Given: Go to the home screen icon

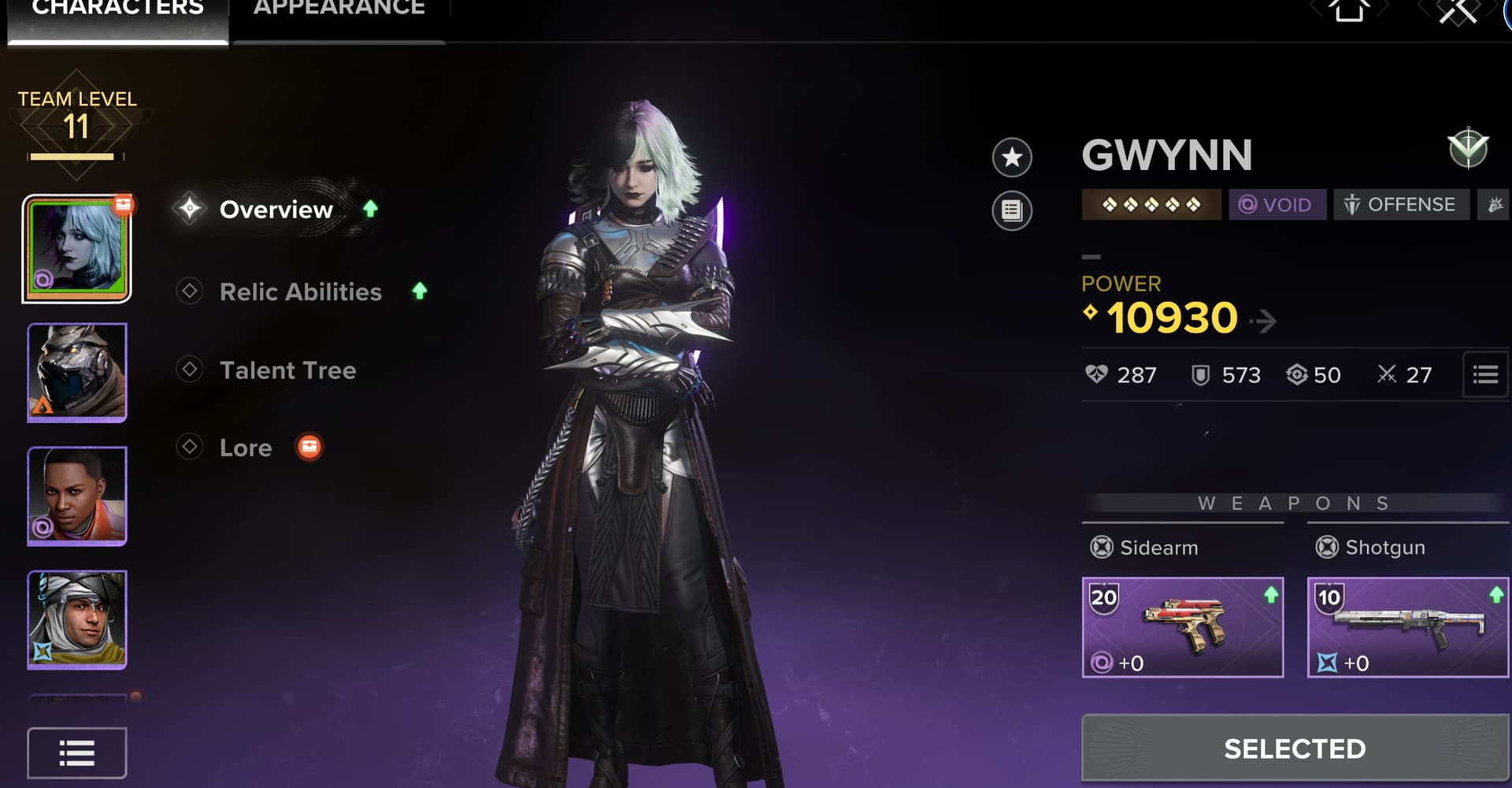Looking at the screenshot, I should pyautogui.click(x=1349, y=11).
